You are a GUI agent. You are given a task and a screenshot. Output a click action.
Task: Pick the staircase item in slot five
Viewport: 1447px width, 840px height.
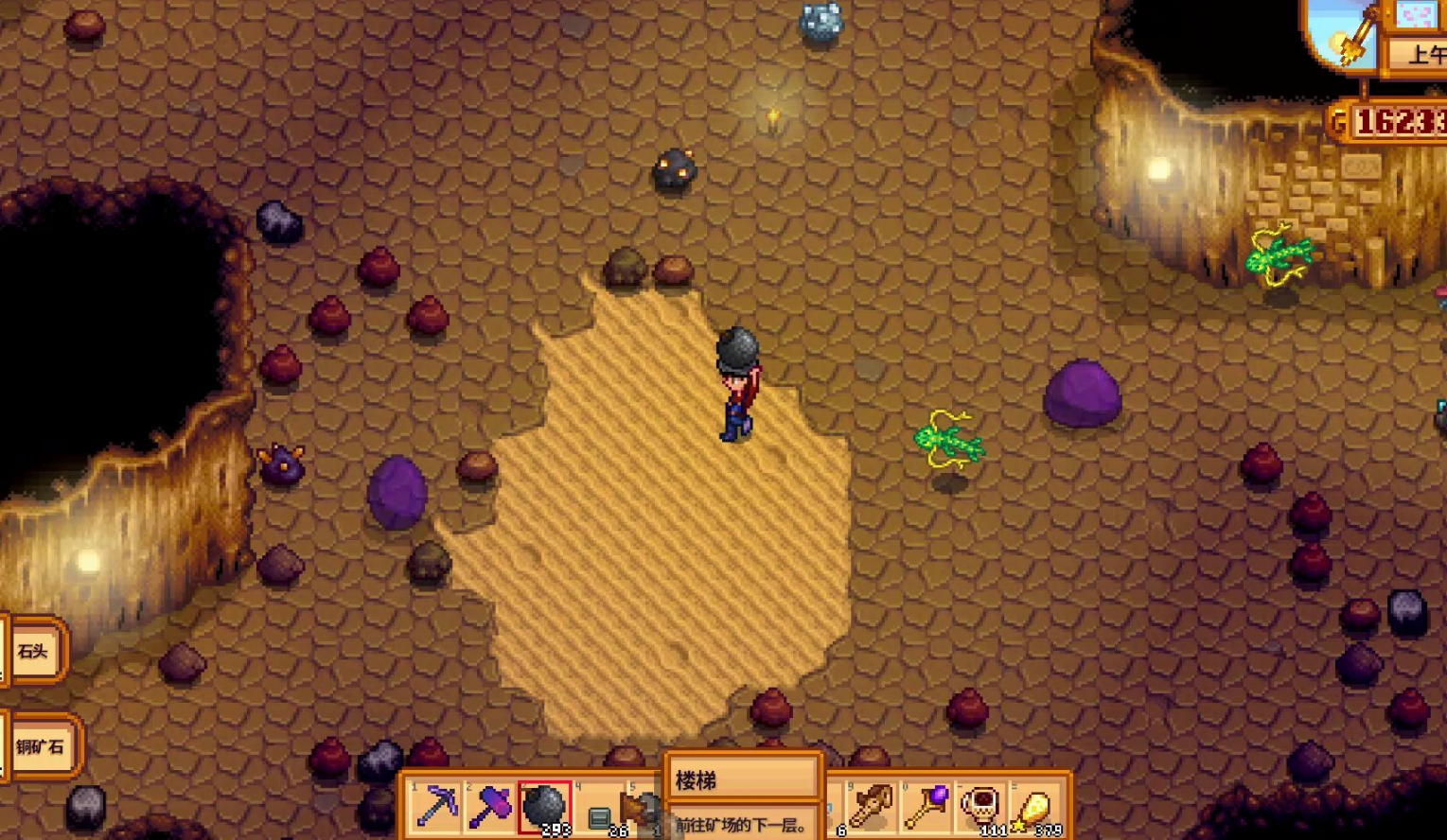(x=640, y=810)
